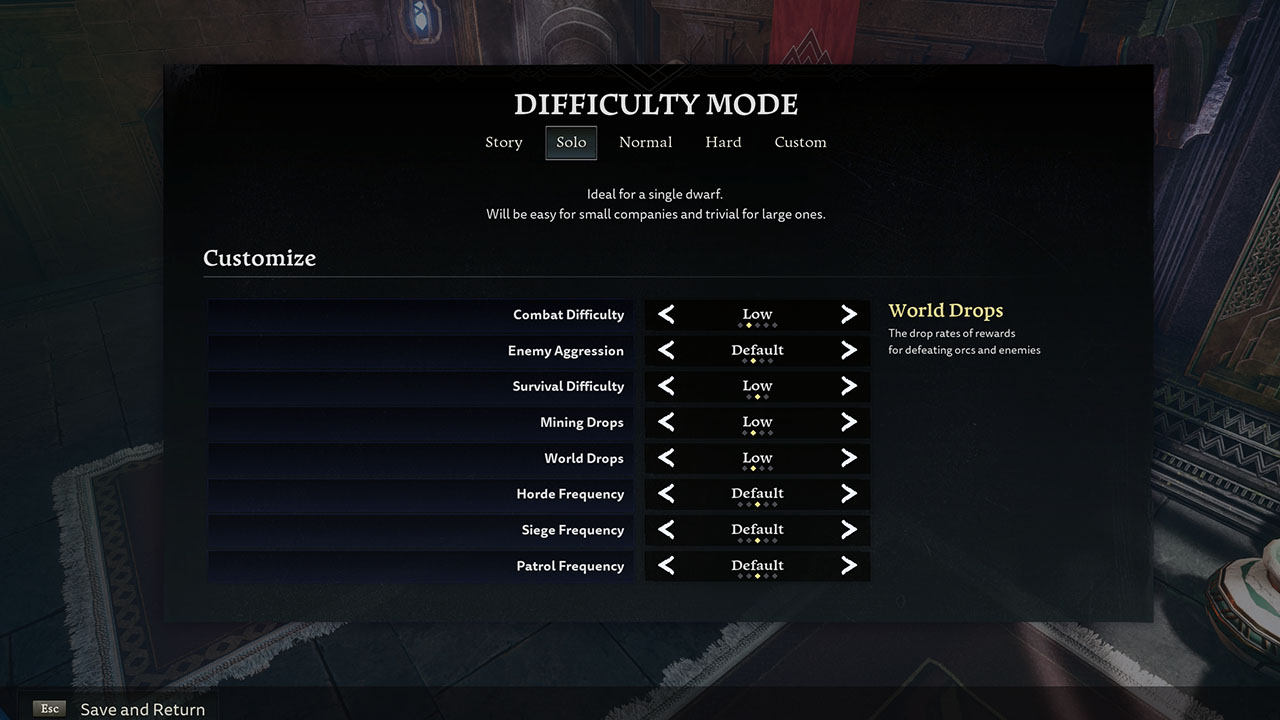Raise Enemy Aggression using right arrow

coord(849,351)
